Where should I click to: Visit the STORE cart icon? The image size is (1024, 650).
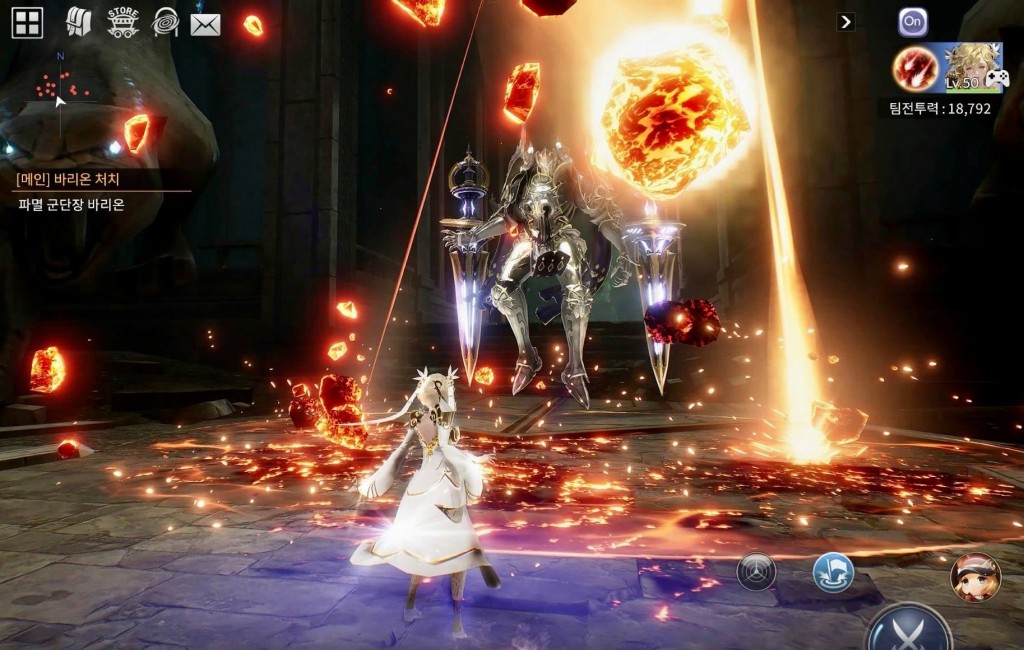[x=122, y=22]
